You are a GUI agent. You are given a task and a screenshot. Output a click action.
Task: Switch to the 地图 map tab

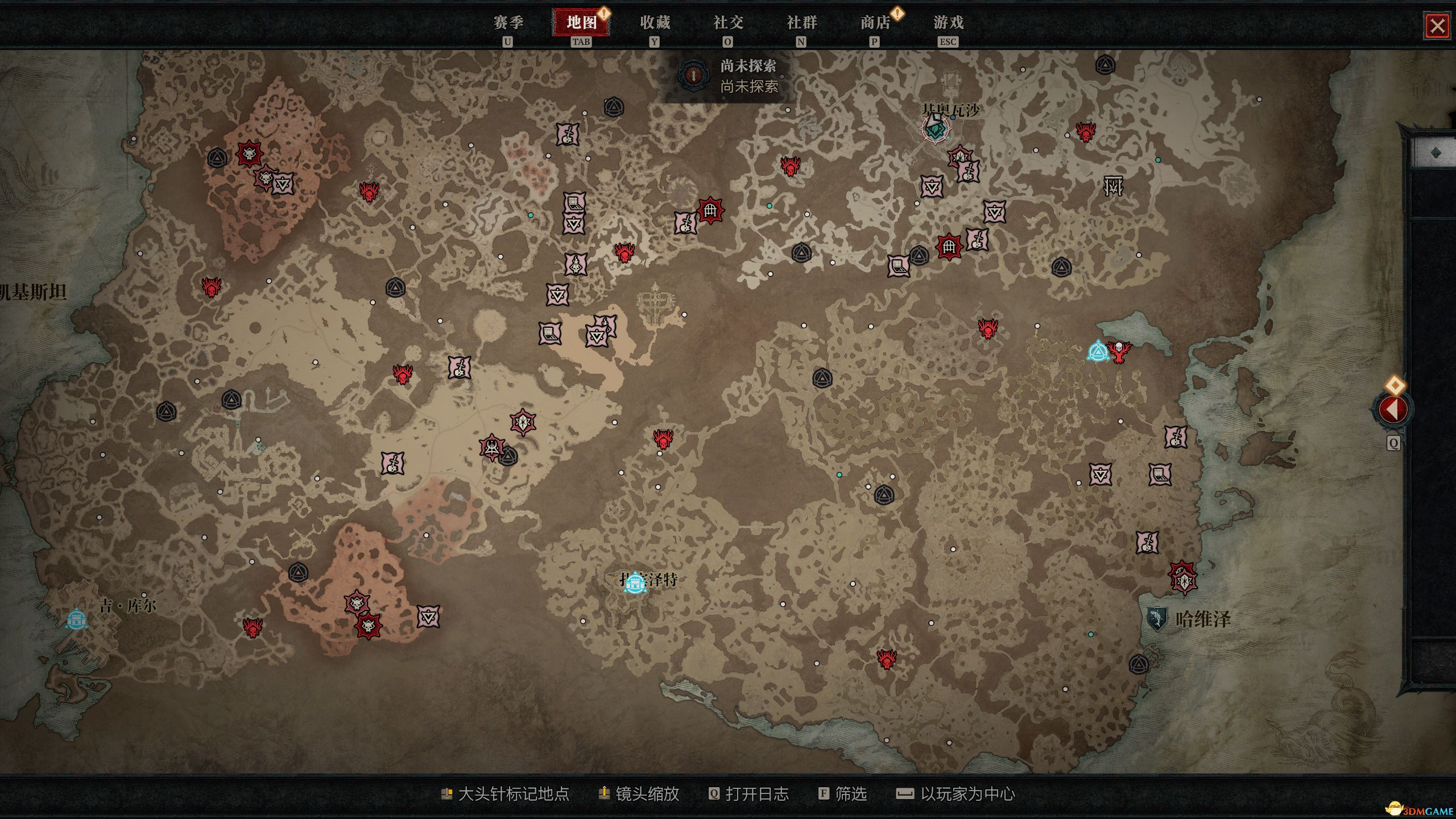click(x=581, y=23)
